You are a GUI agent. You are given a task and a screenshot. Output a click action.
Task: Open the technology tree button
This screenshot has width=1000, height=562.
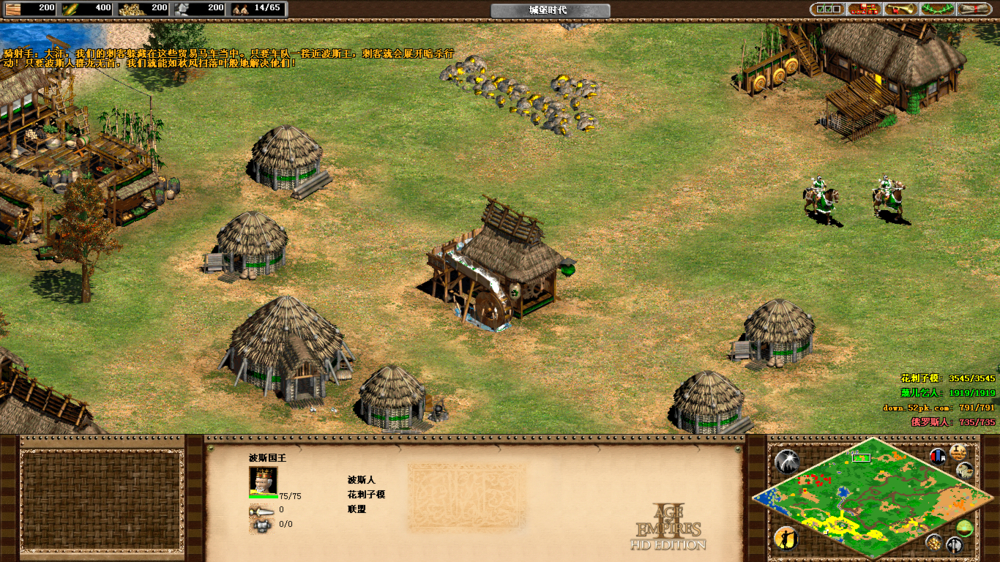click(x=864, y=9)
